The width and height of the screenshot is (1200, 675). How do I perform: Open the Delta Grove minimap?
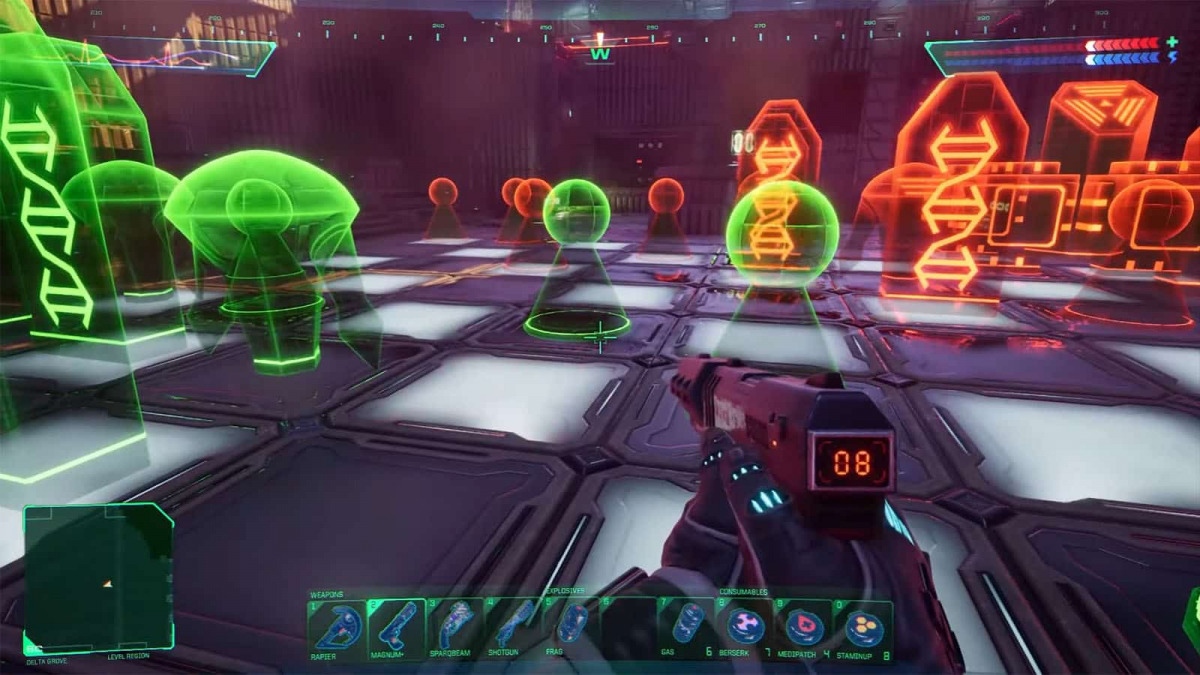98,579
